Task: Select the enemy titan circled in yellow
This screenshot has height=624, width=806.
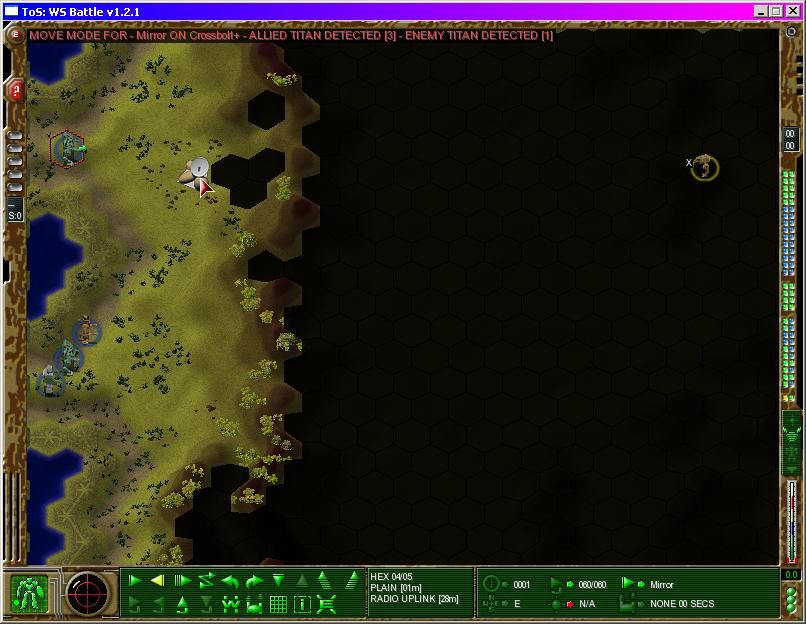Action: 705,167
